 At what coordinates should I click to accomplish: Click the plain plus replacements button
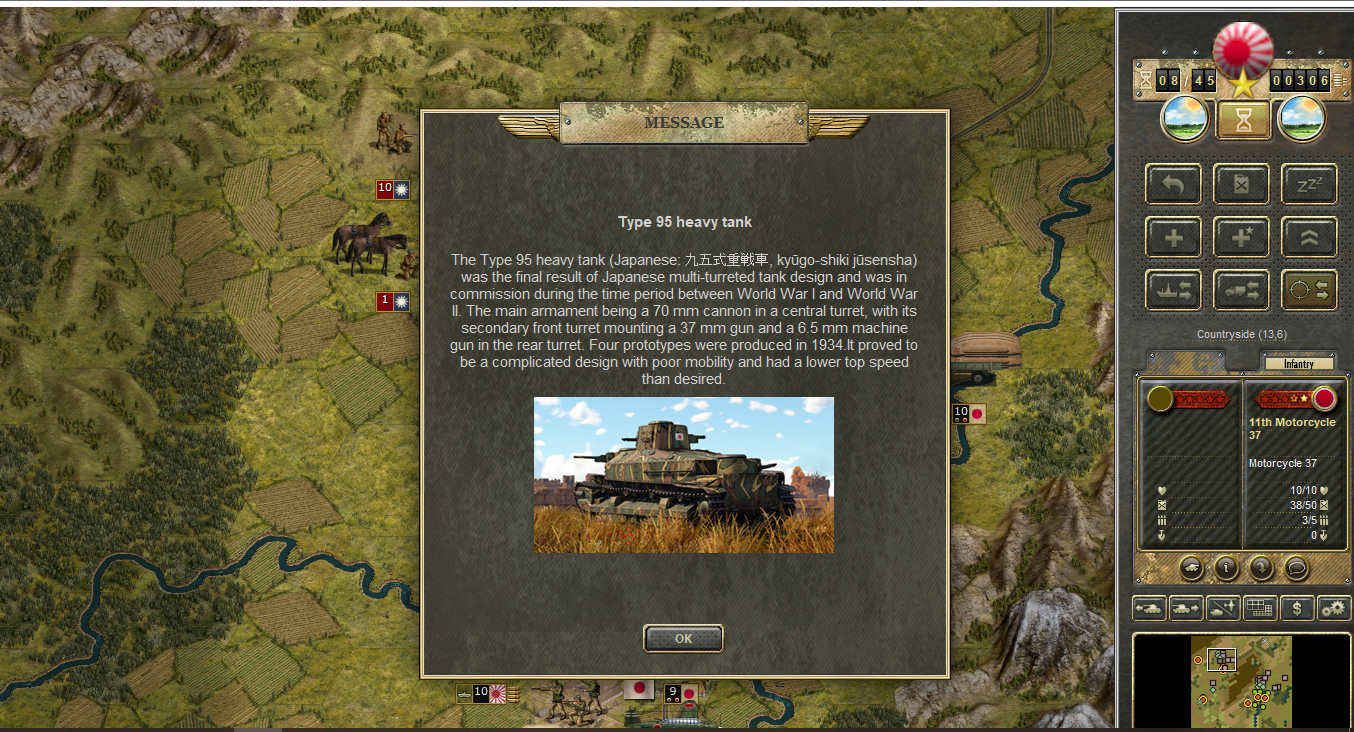pos(1173,238)
